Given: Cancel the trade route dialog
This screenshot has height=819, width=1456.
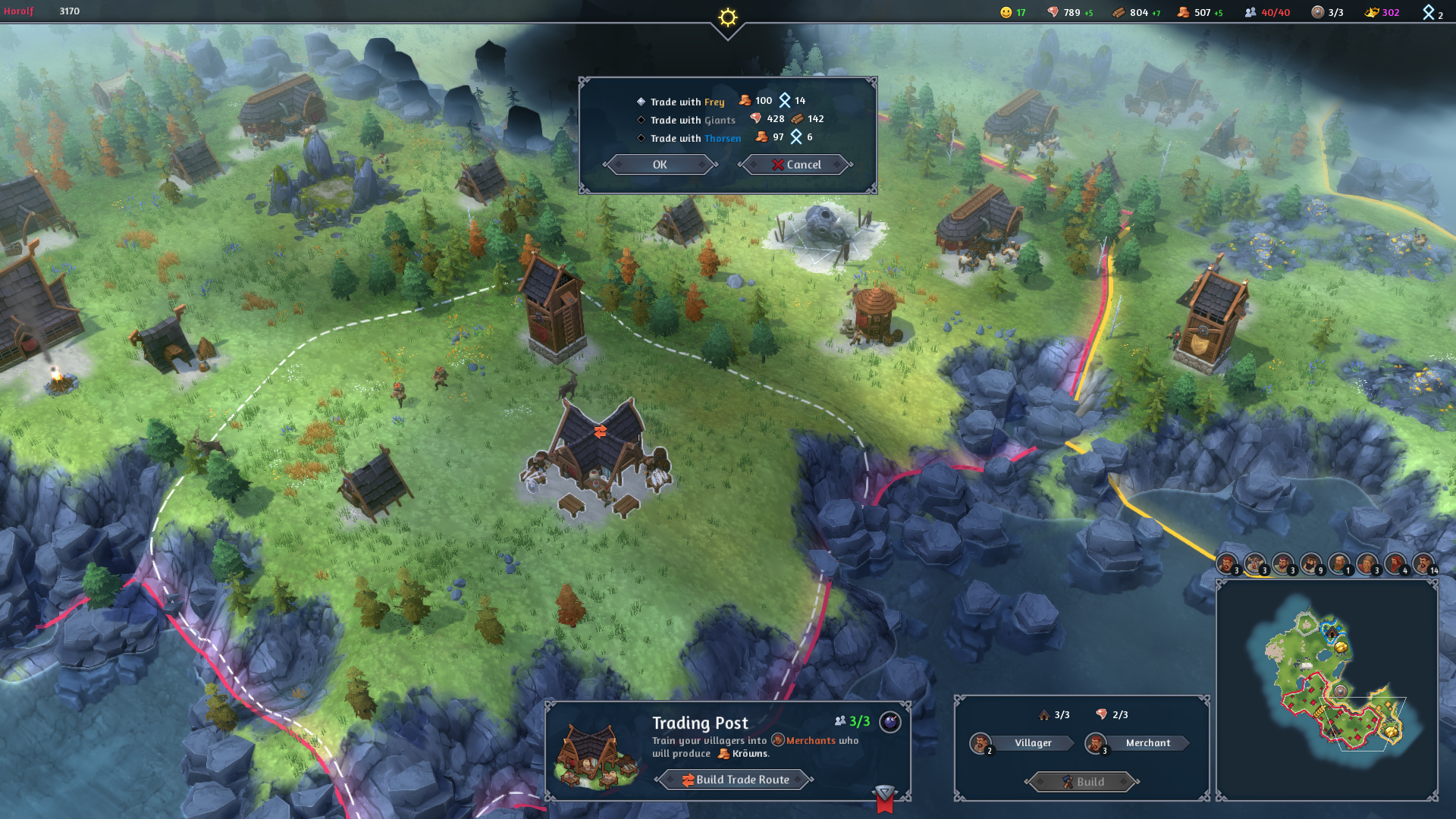Looking at the screenshot, I should coord(796,165).
